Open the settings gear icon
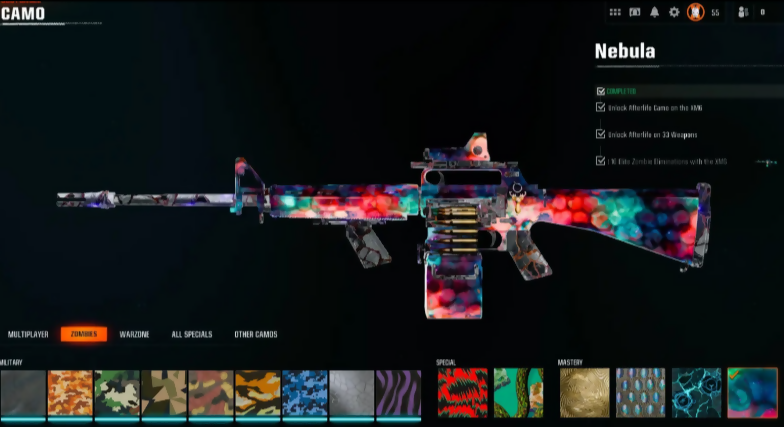 click(x=674, y=12)
